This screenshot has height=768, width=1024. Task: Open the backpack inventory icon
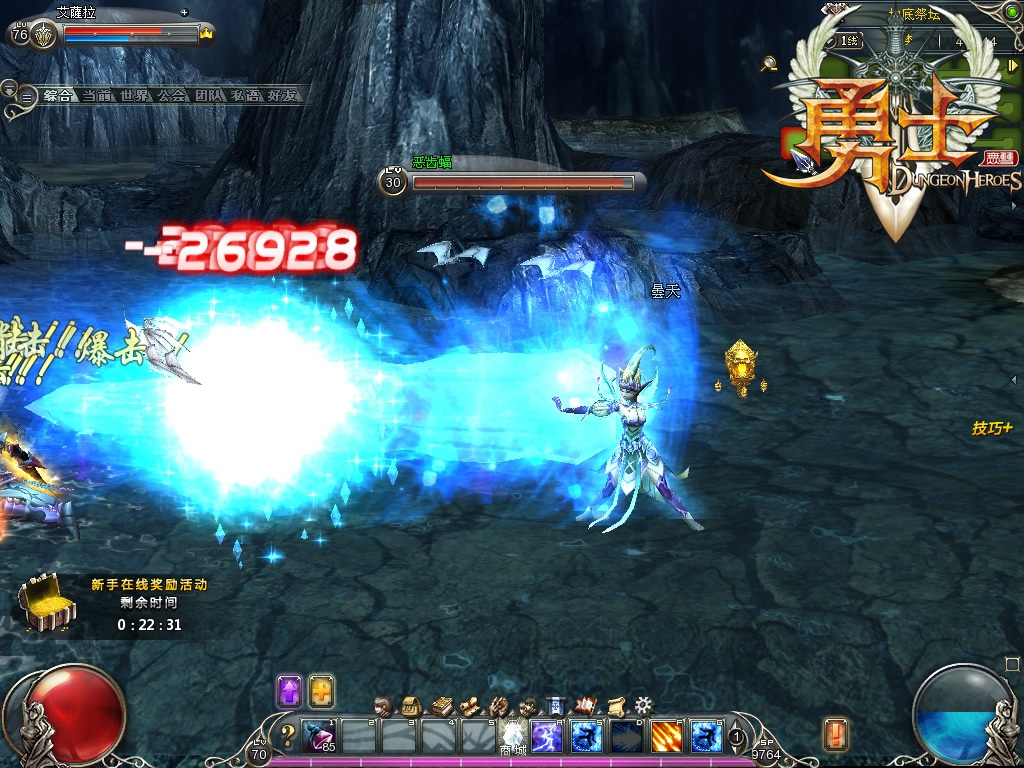[x=410, y=706]
